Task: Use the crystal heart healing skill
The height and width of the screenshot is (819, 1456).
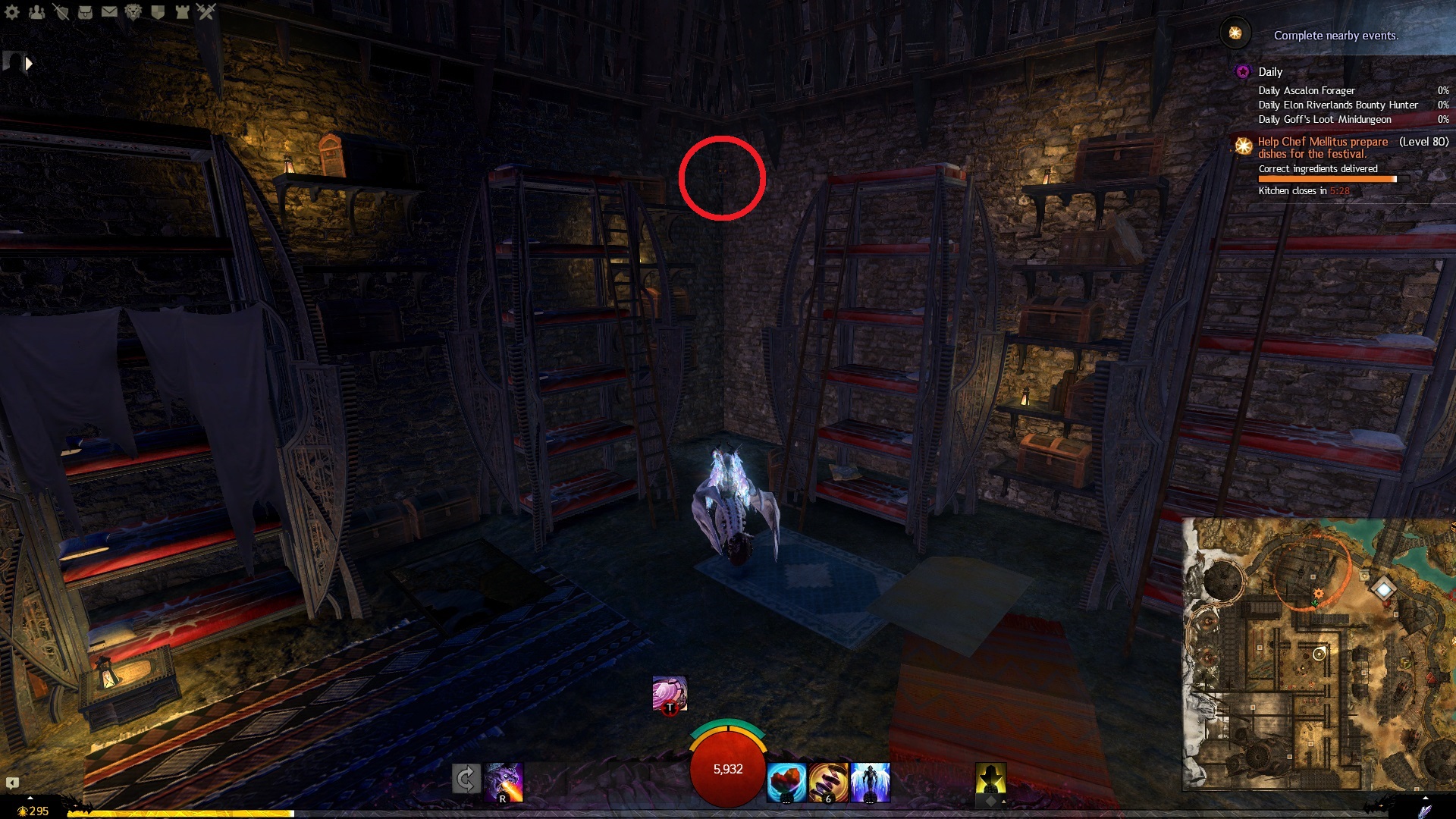Action: 786,782
